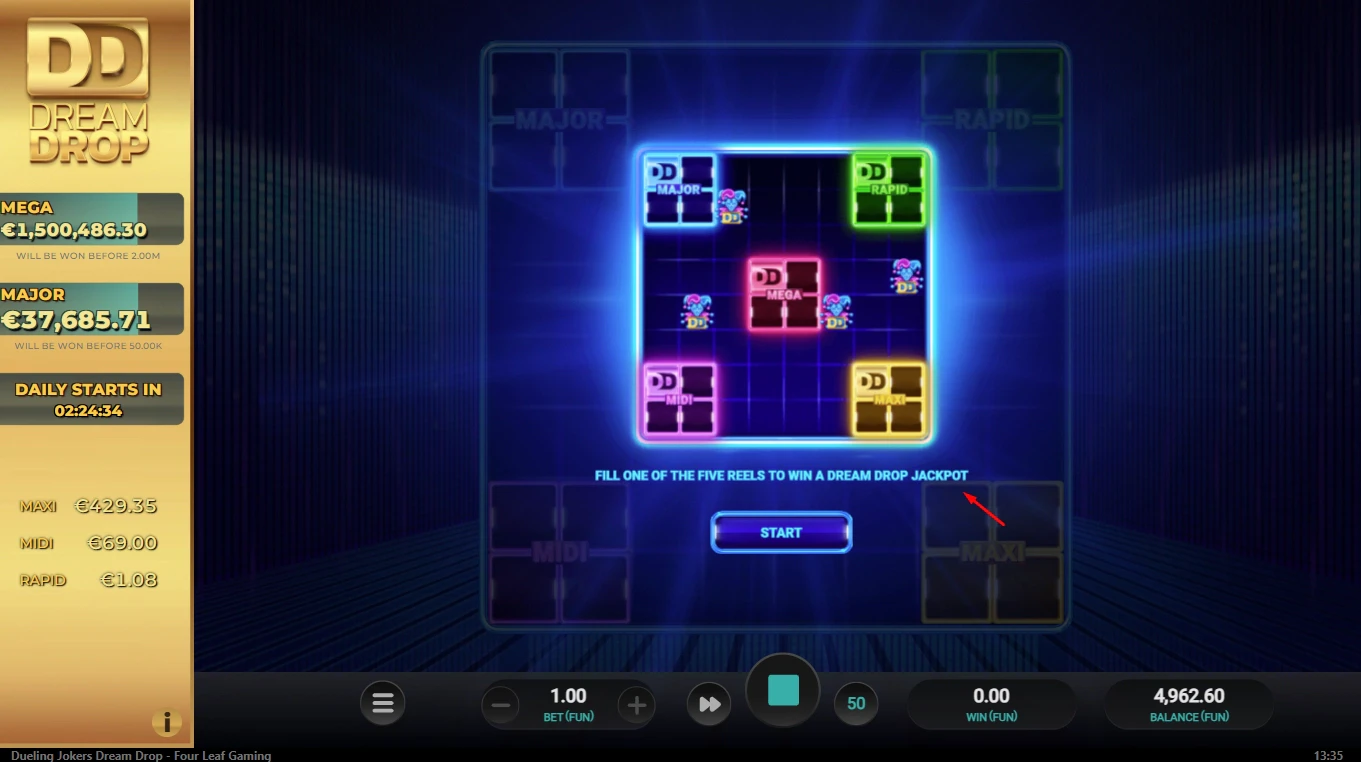Open the hamburger game menu
The height and width of the screenshot is (762, 1361).
[382, 703]
